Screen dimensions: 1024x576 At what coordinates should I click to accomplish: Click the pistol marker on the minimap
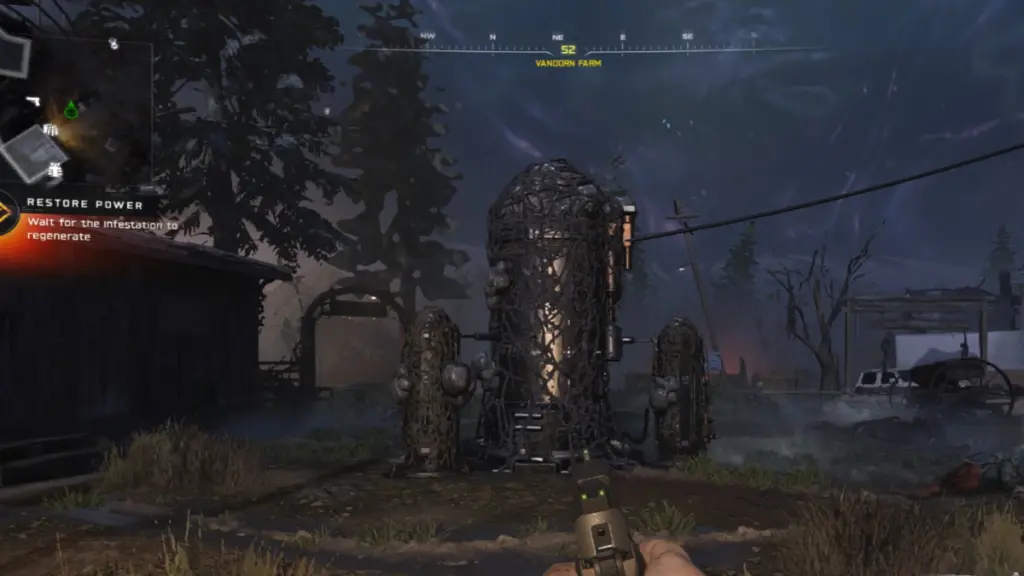(x=33, y=102)
